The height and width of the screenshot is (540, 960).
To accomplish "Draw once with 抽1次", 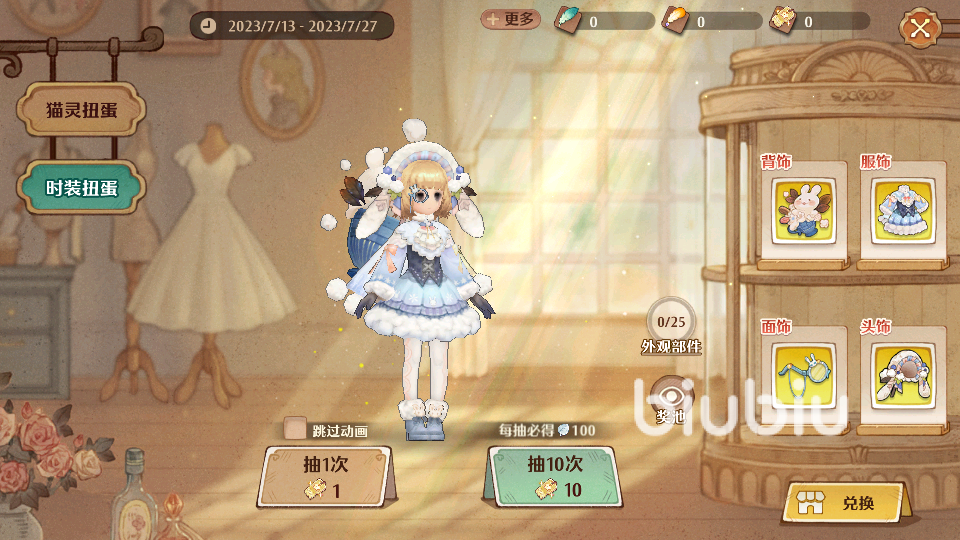I will click(x=324, y=478).
